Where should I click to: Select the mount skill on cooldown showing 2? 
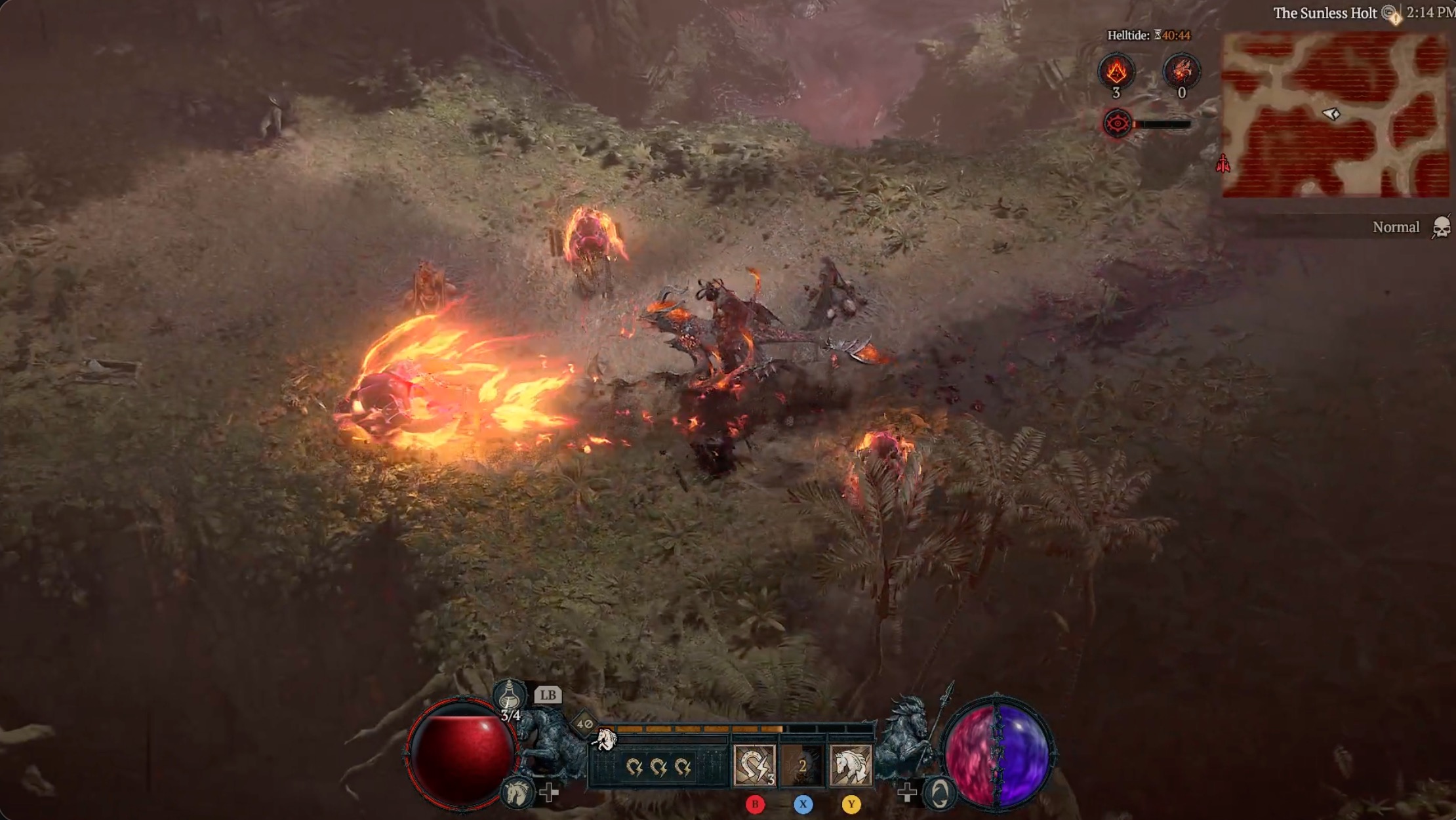(x=802, y=765)
